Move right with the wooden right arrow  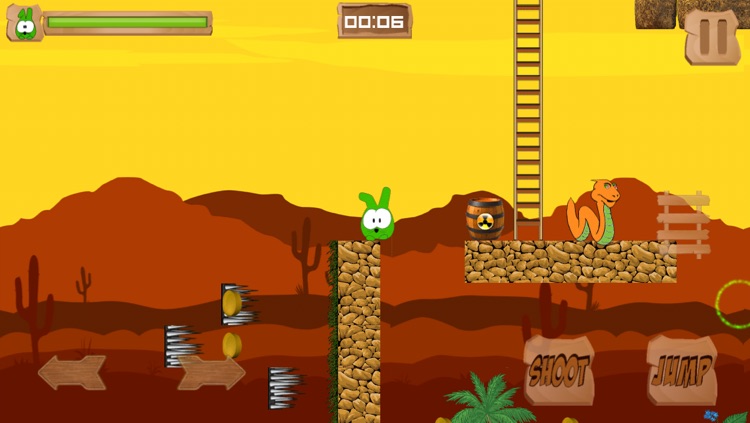[211, 373]
